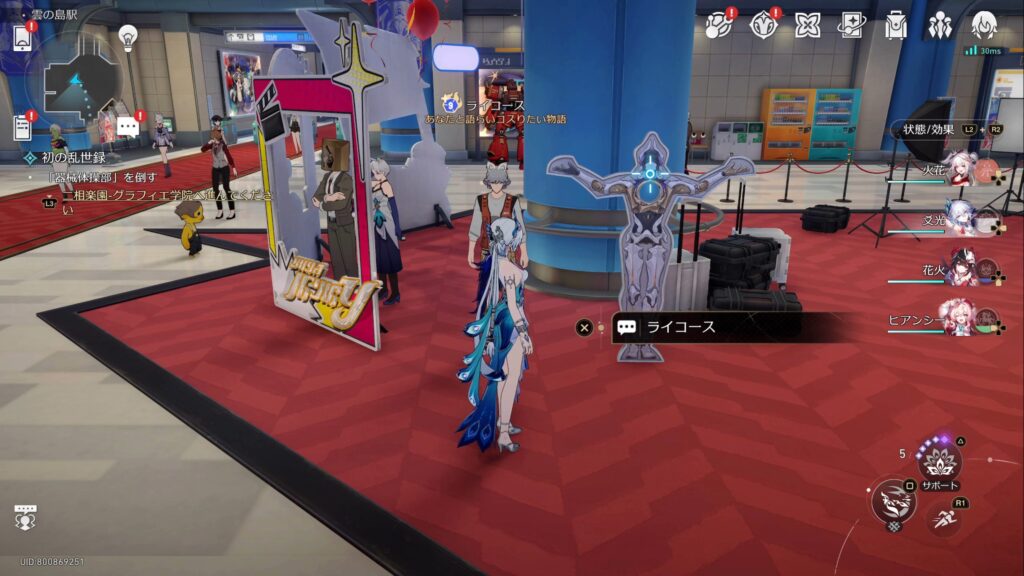Open the warp star card icon
This screenshot has width=1024, height=576.
click(851, 26)
